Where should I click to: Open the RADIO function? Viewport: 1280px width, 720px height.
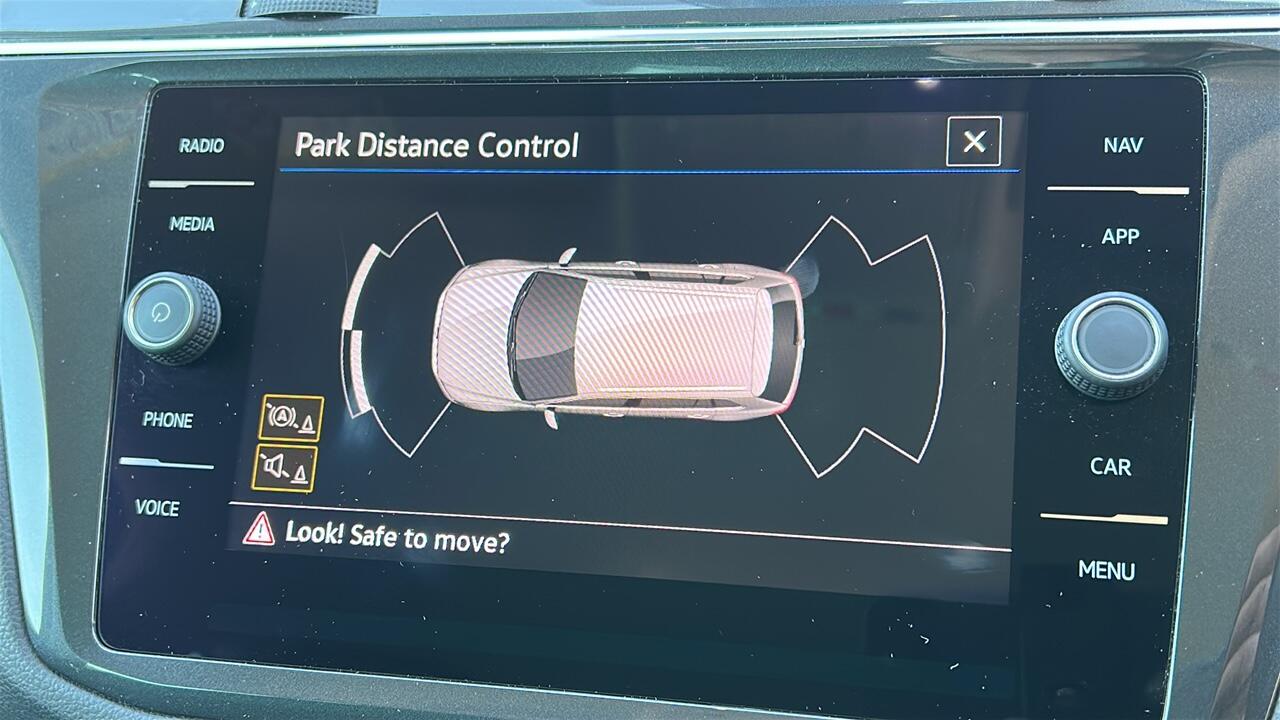coord(201,146)
